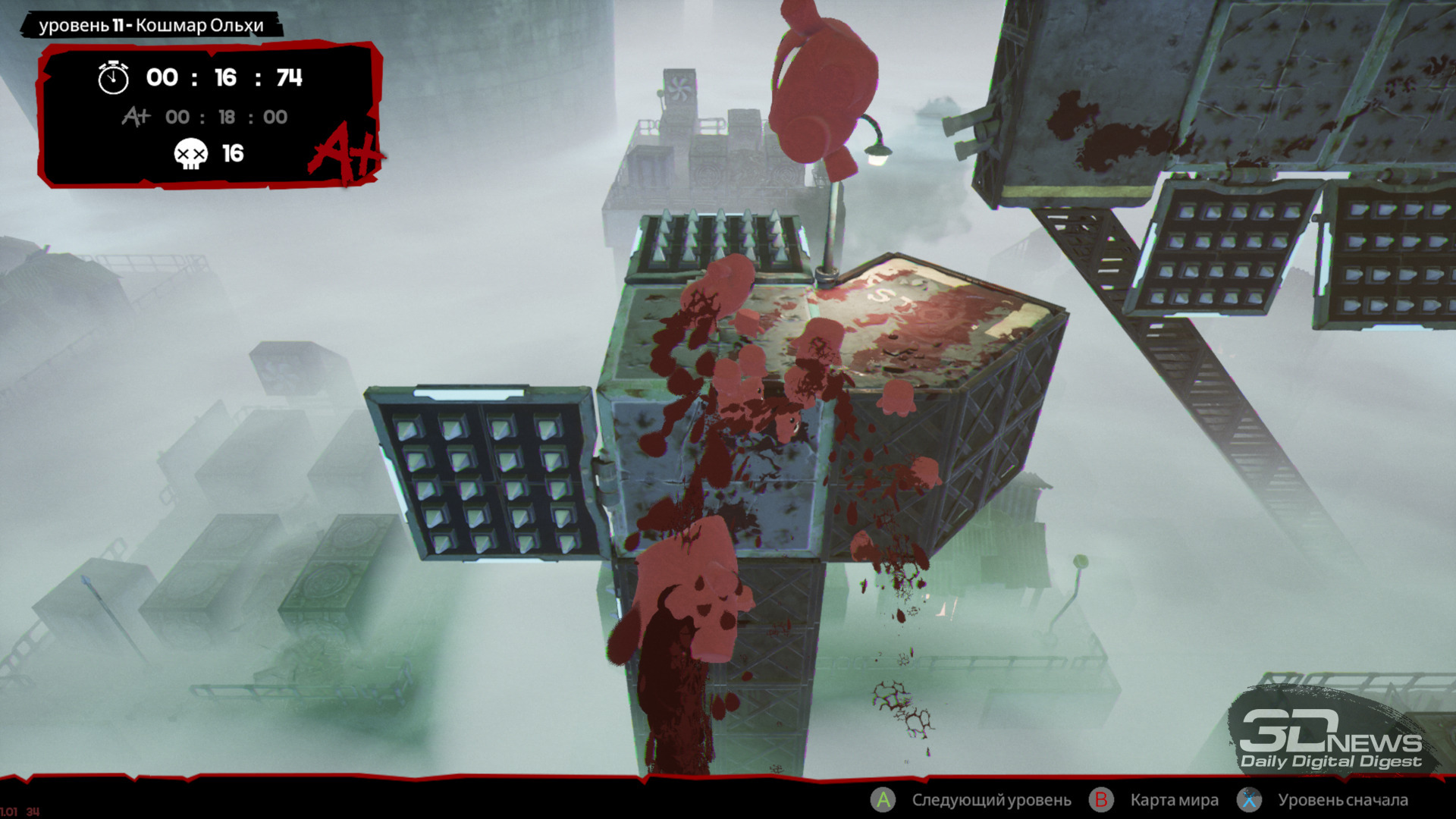Restart via "Уровень сначала" label
Screen dimensions: 1456x819
pos(1342,800)
